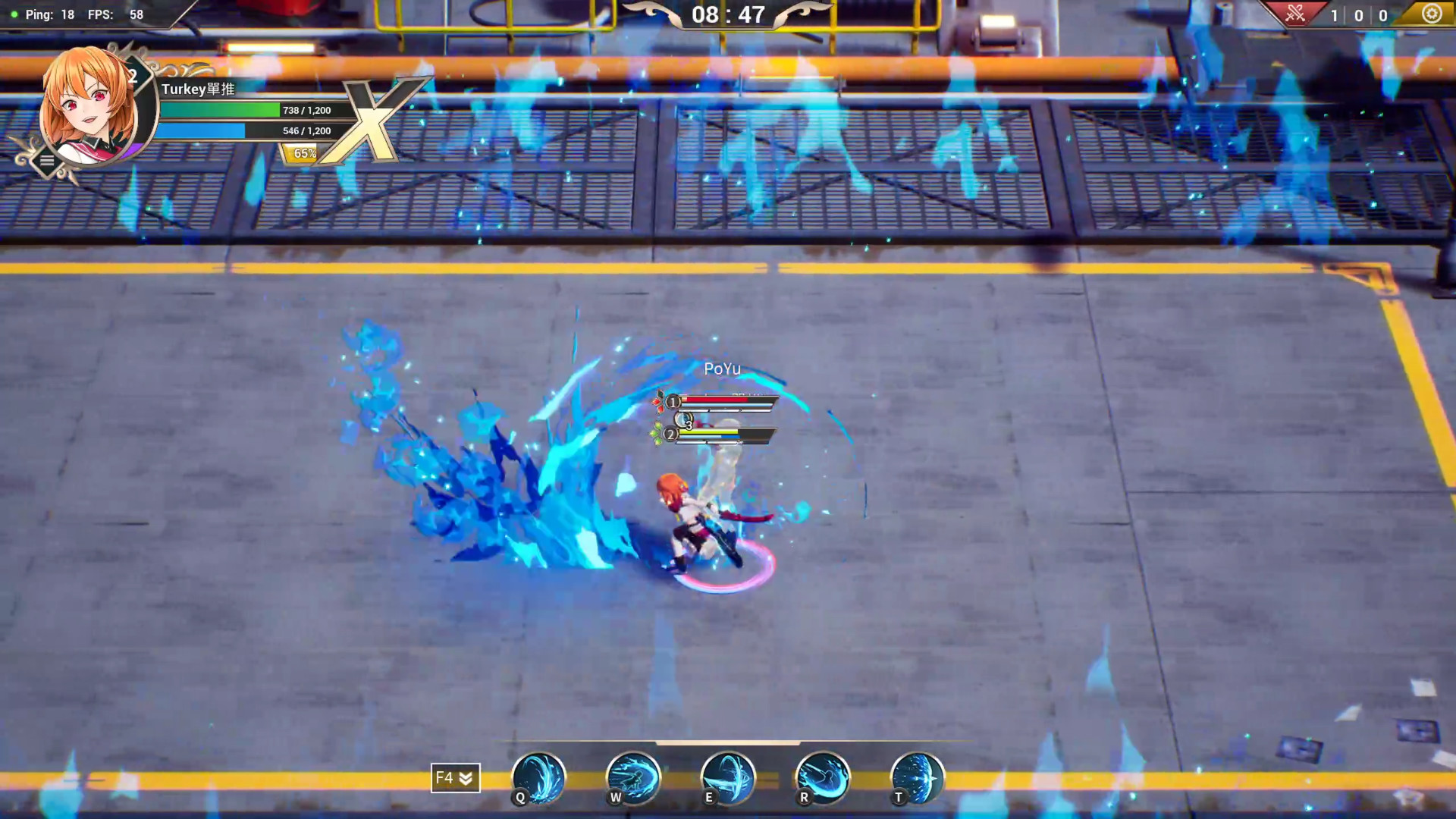The width and height of the screenshot is (1456, 819).
Task: Select the level 2 badge on portrait
Action: [x=134, y=74]
